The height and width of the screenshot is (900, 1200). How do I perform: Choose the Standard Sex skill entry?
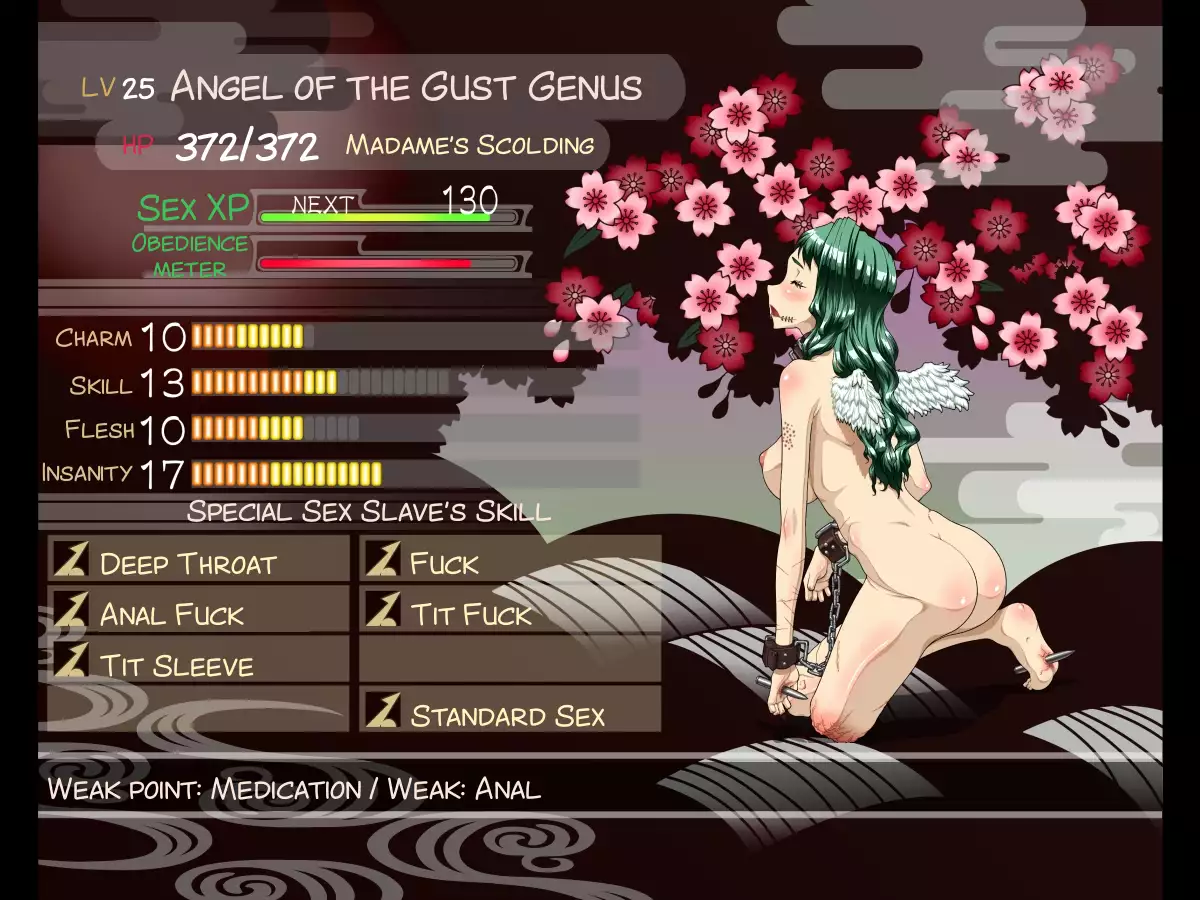[510, 715]
